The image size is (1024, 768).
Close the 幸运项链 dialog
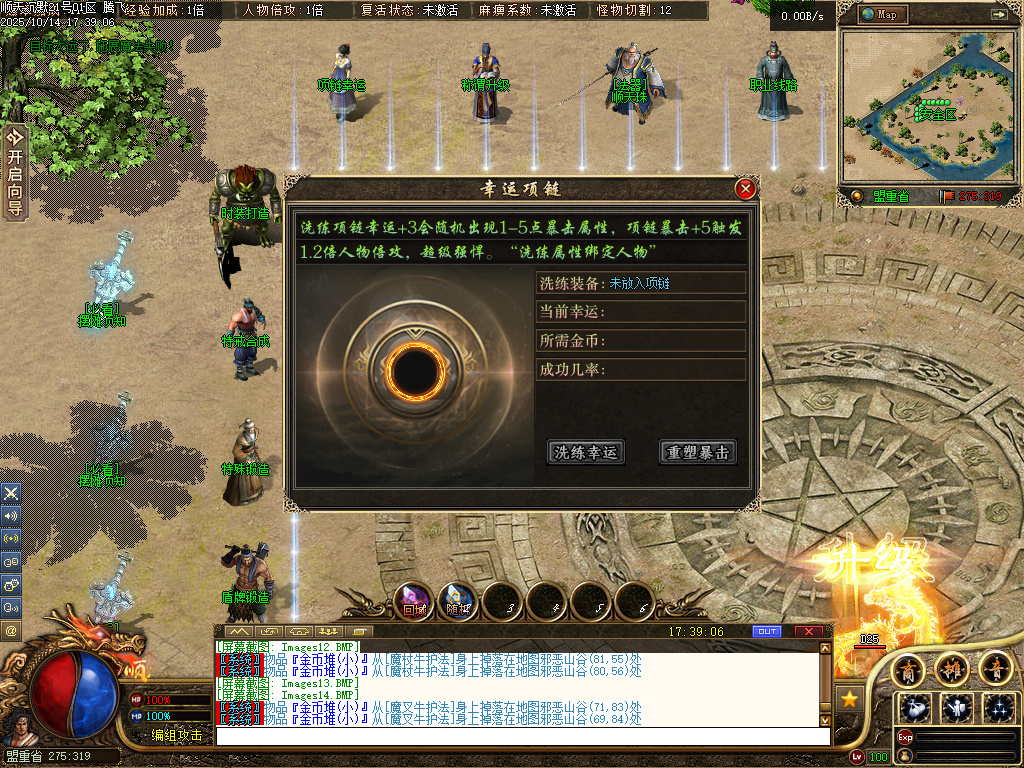pyautogui.click(x=745, y=189)
